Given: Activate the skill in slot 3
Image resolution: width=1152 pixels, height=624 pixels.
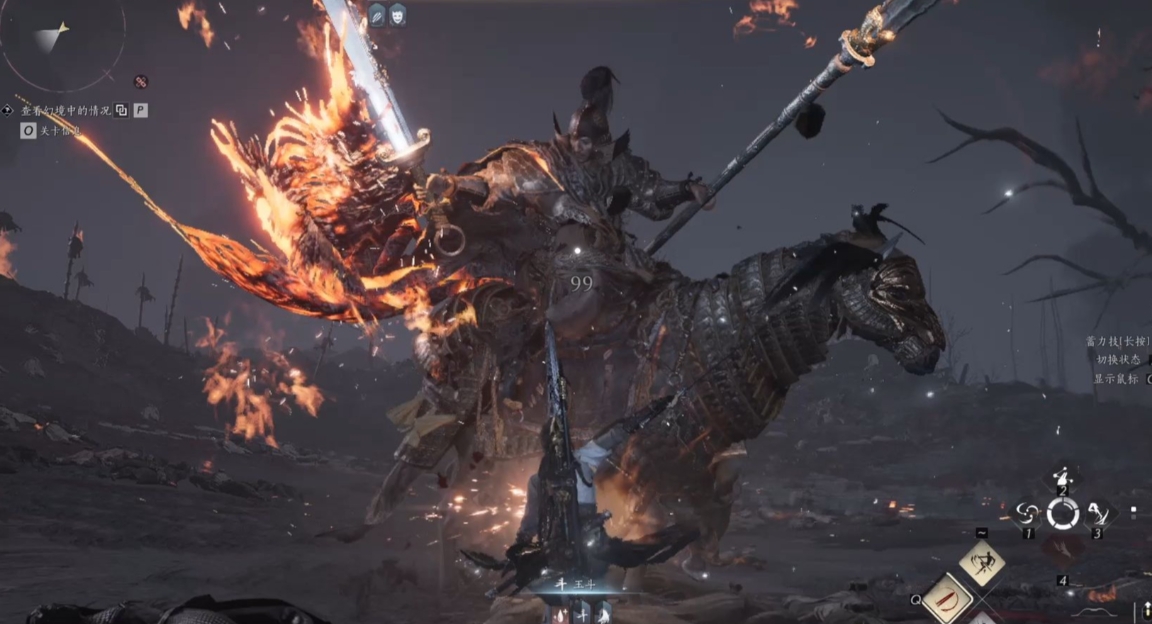Looking at the screenshot, I should tap(1098, 515).
